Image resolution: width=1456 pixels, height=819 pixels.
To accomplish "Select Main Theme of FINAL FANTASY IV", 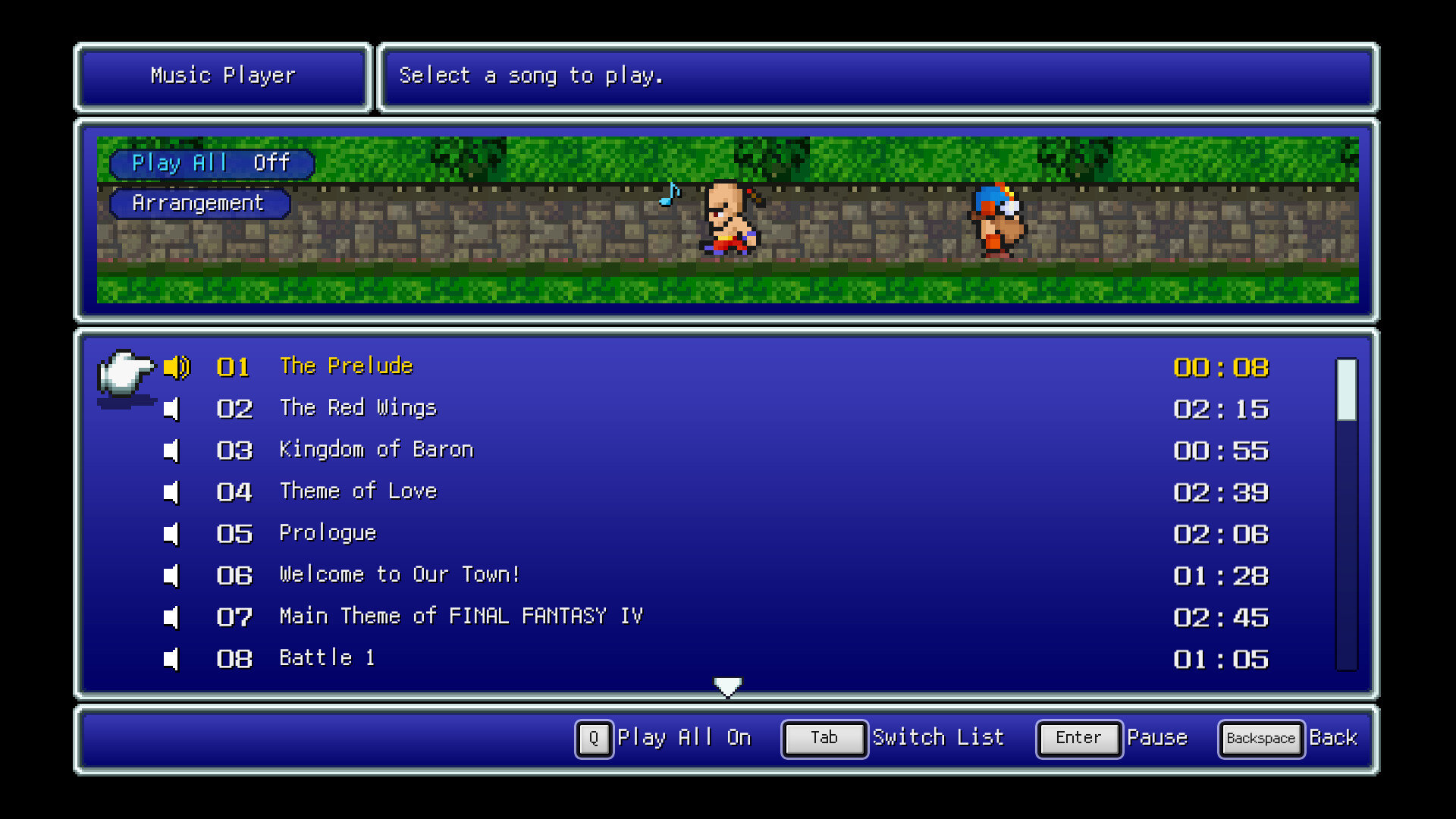I will (x=460, y=617).
